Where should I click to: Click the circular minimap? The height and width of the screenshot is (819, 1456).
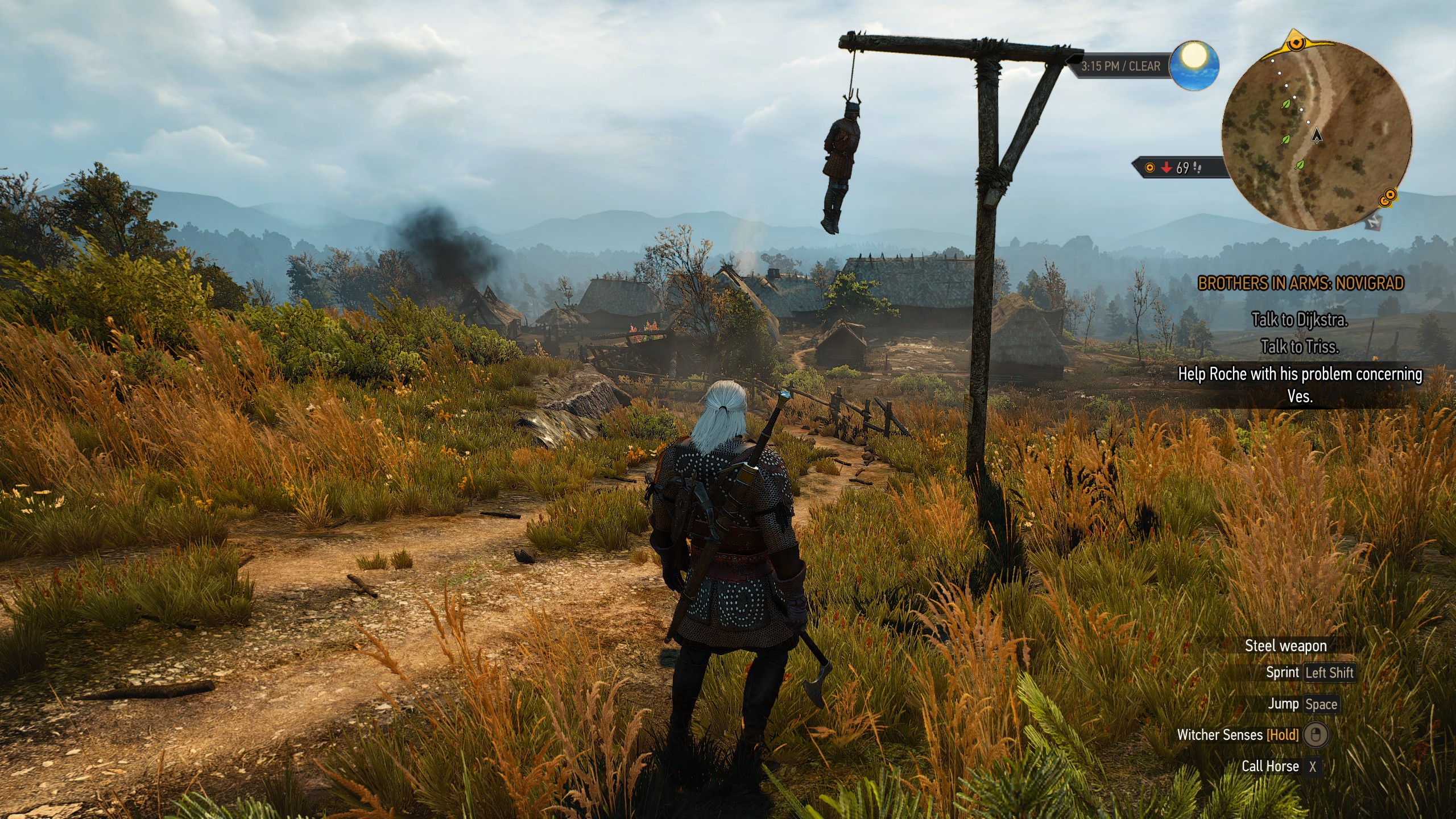[x=1316, y=135]
